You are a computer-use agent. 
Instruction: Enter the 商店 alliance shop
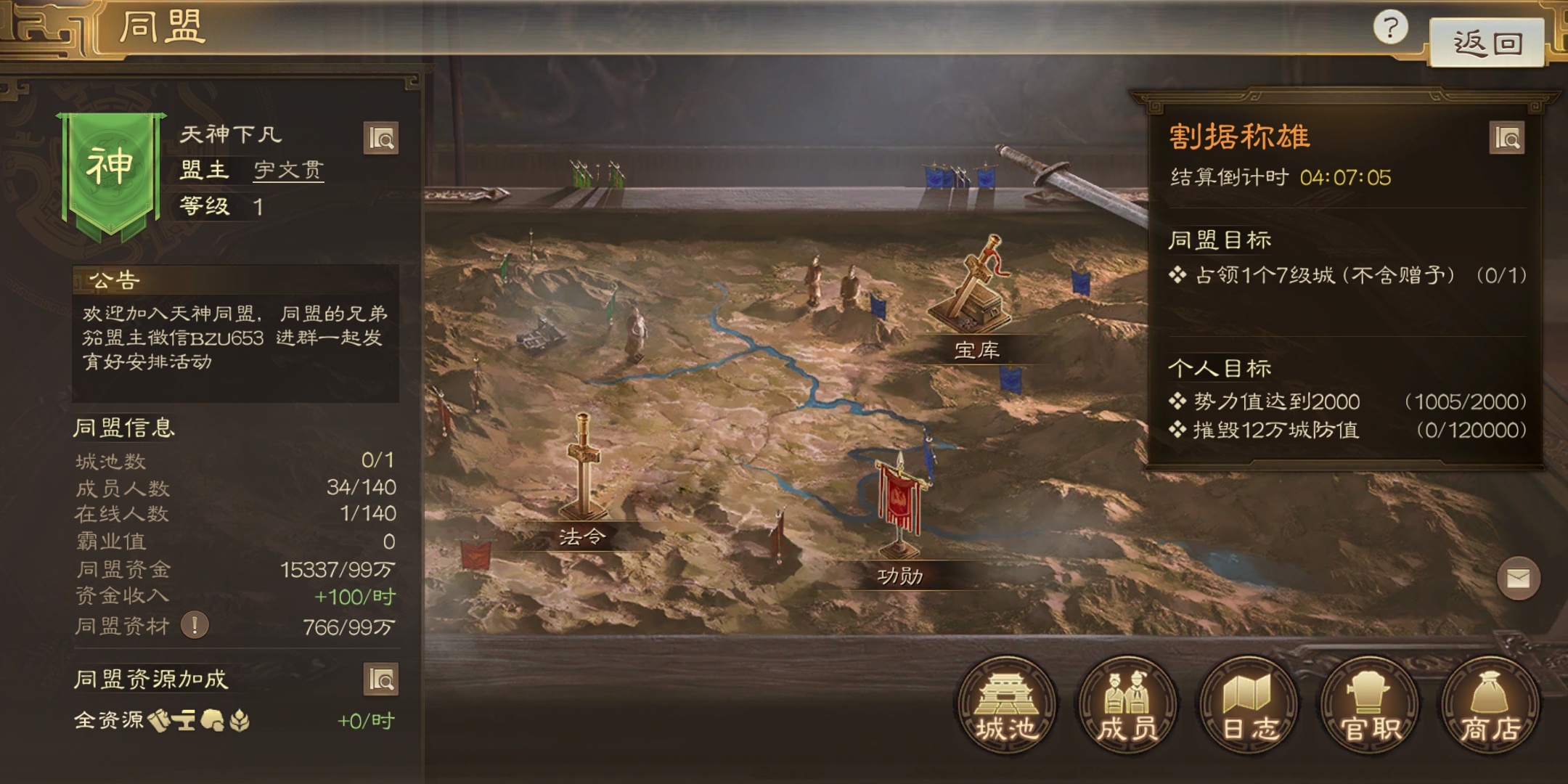click(1490, 704)
